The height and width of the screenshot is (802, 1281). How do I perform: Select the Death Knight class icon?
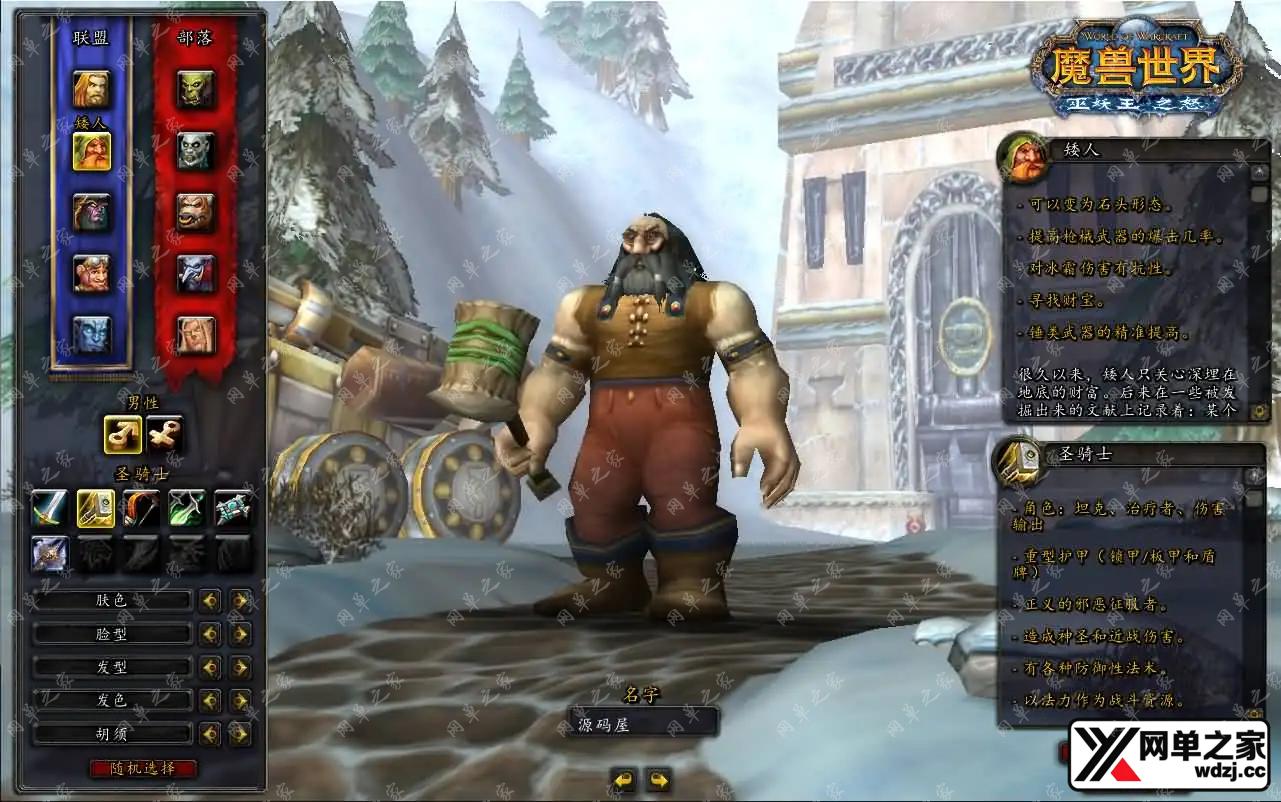[49, 553]
